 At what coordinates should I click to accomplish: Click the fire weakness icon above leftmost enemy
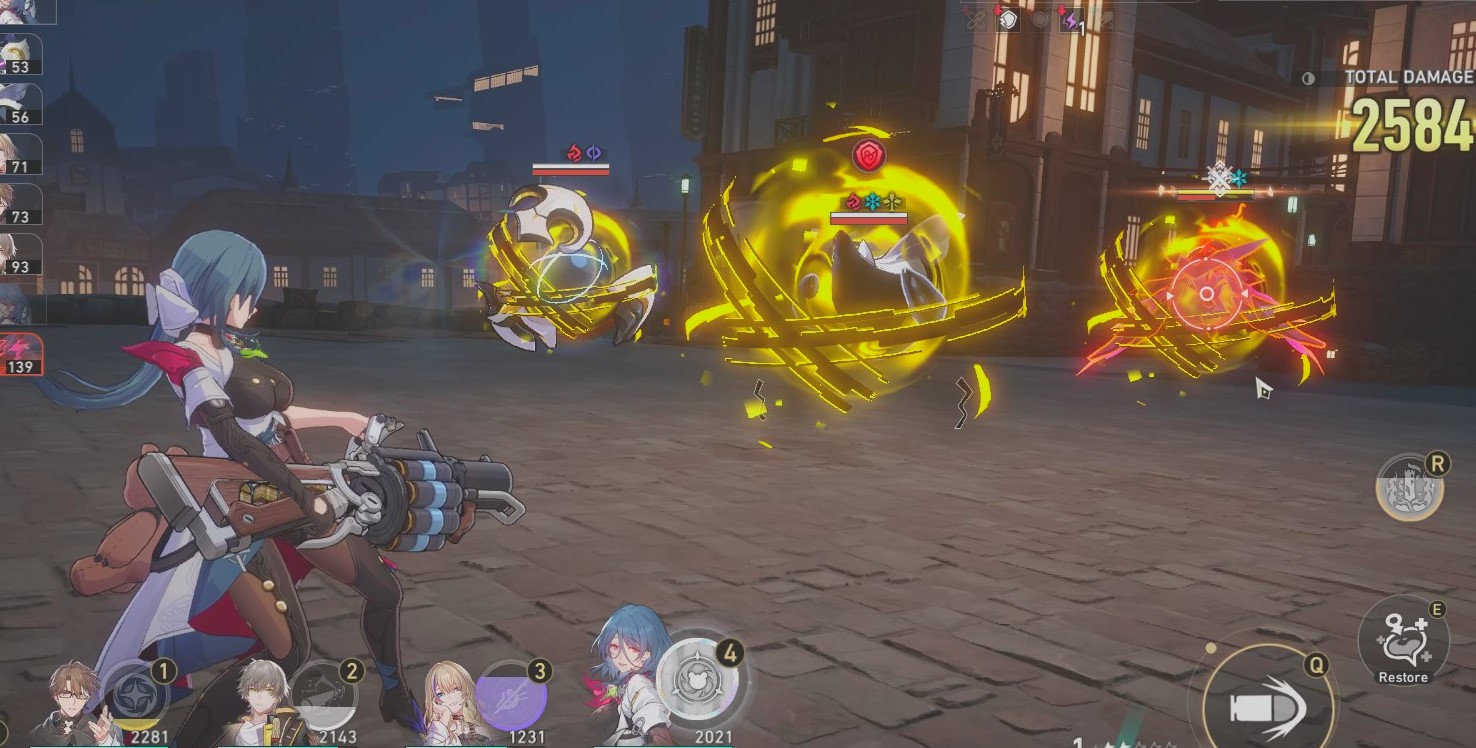pyautogui.click(x=574, y=151)
